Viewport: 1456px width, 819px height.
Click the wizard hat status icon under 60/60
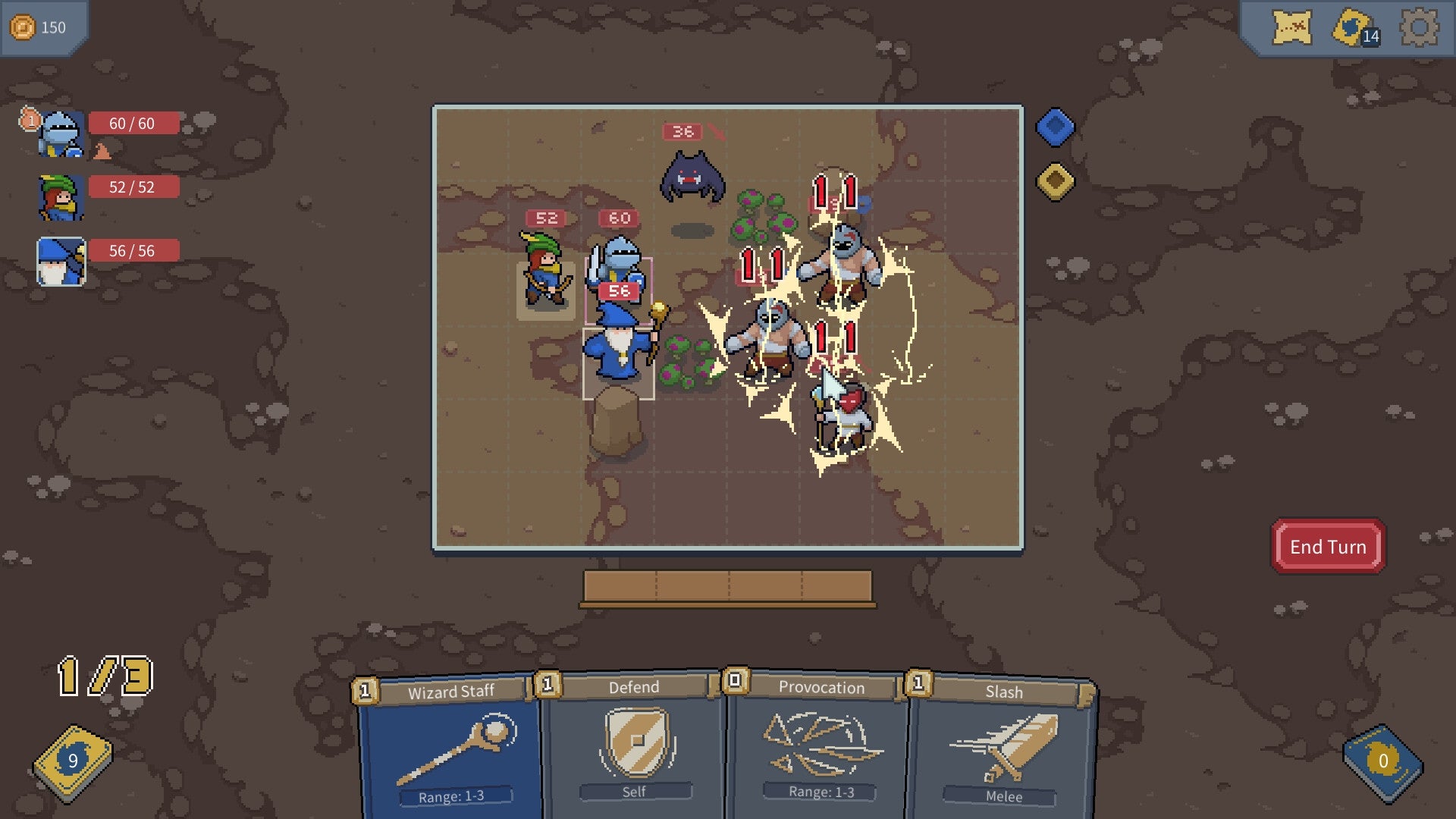[x=102, y=151]
